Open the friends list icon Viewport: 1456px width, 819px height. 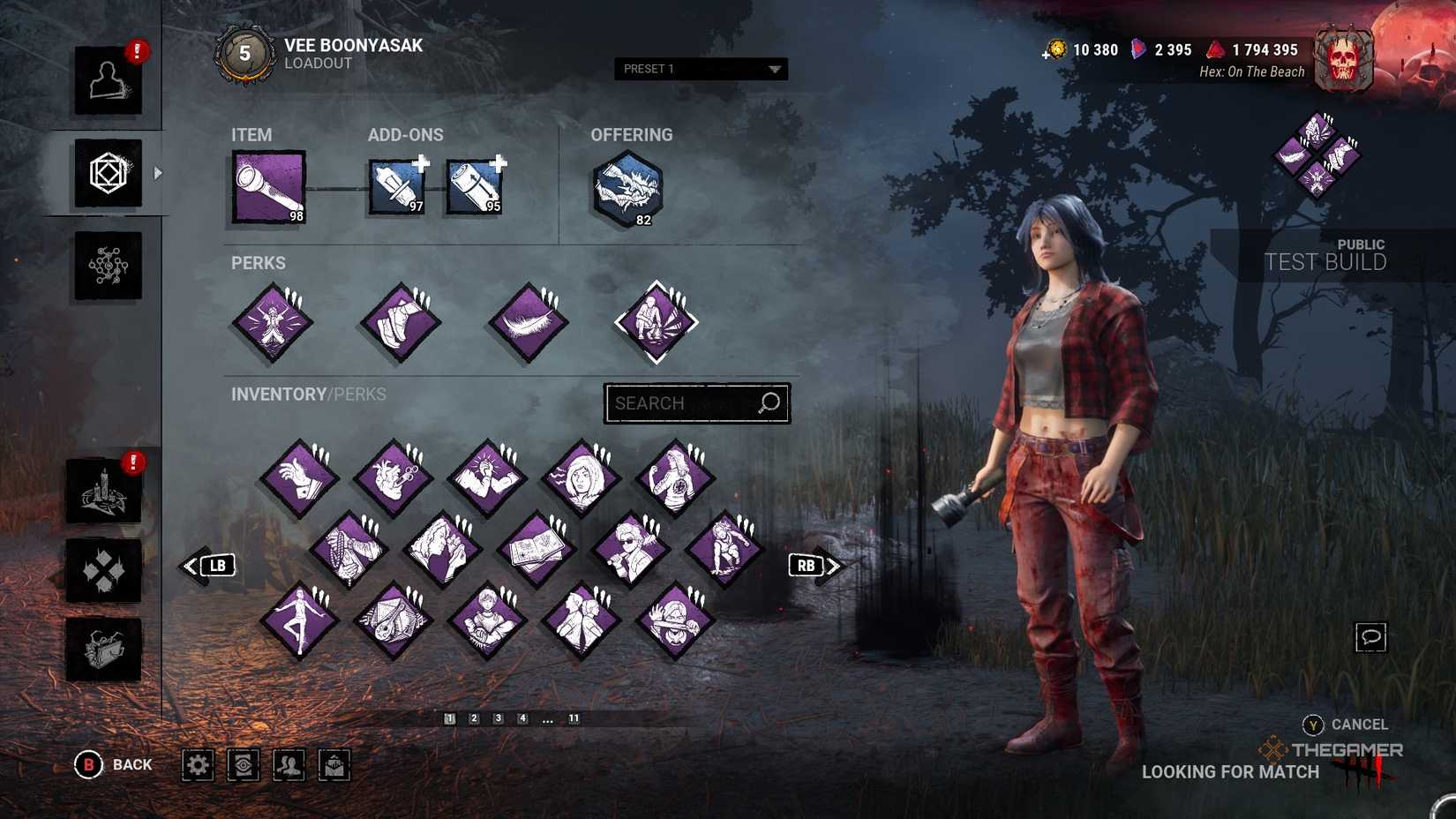(290, 765)
